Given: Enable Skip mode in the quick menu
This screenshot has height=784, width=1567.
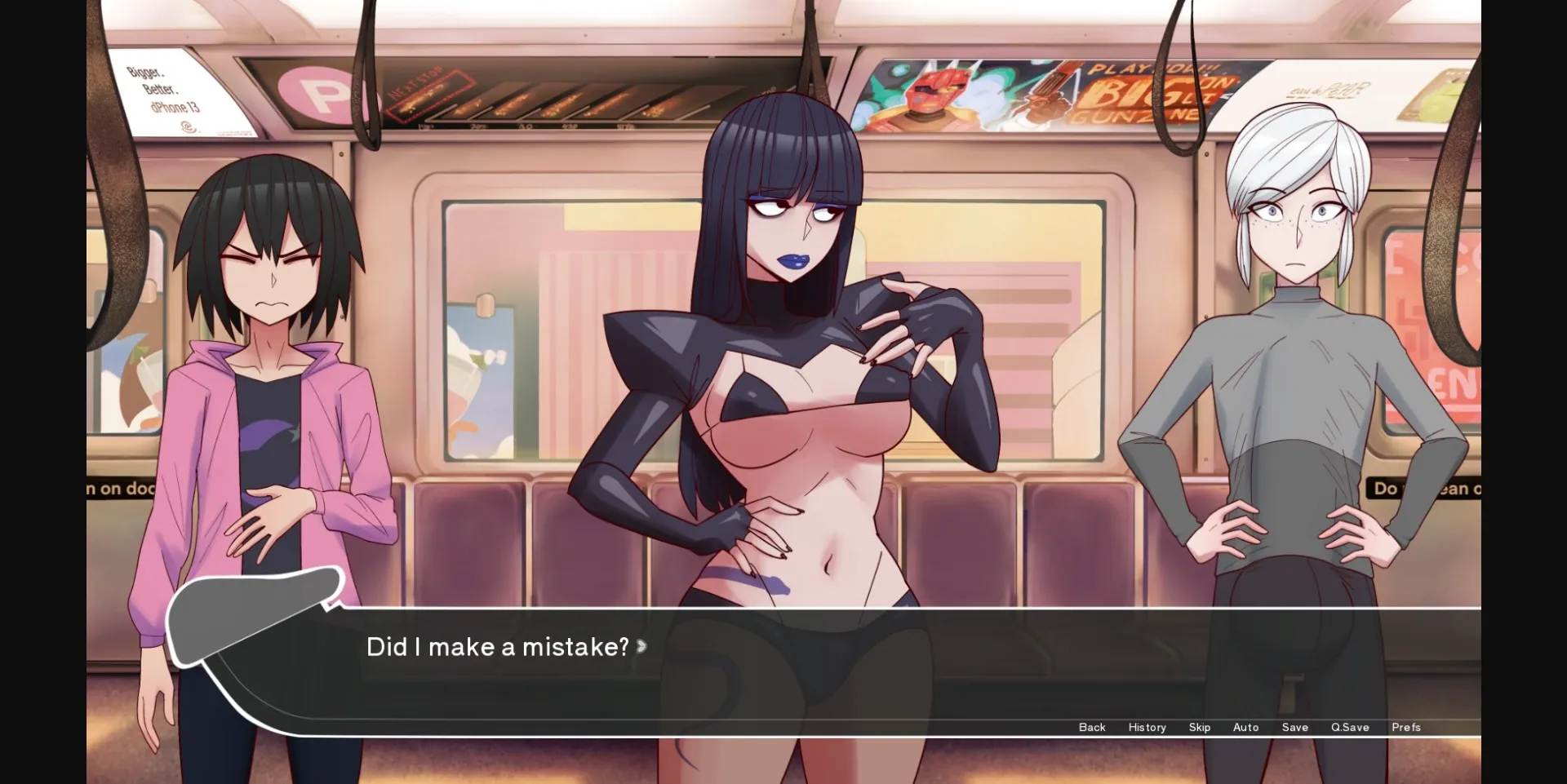Looking at the screenshot, I should [1200, 727].
